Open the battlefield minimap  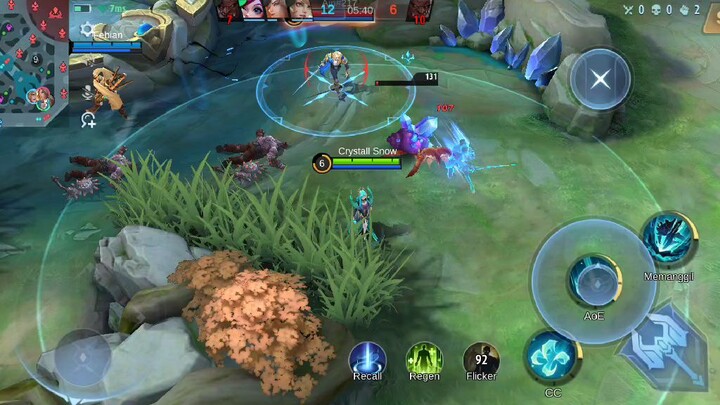click(x=35, y=62)
